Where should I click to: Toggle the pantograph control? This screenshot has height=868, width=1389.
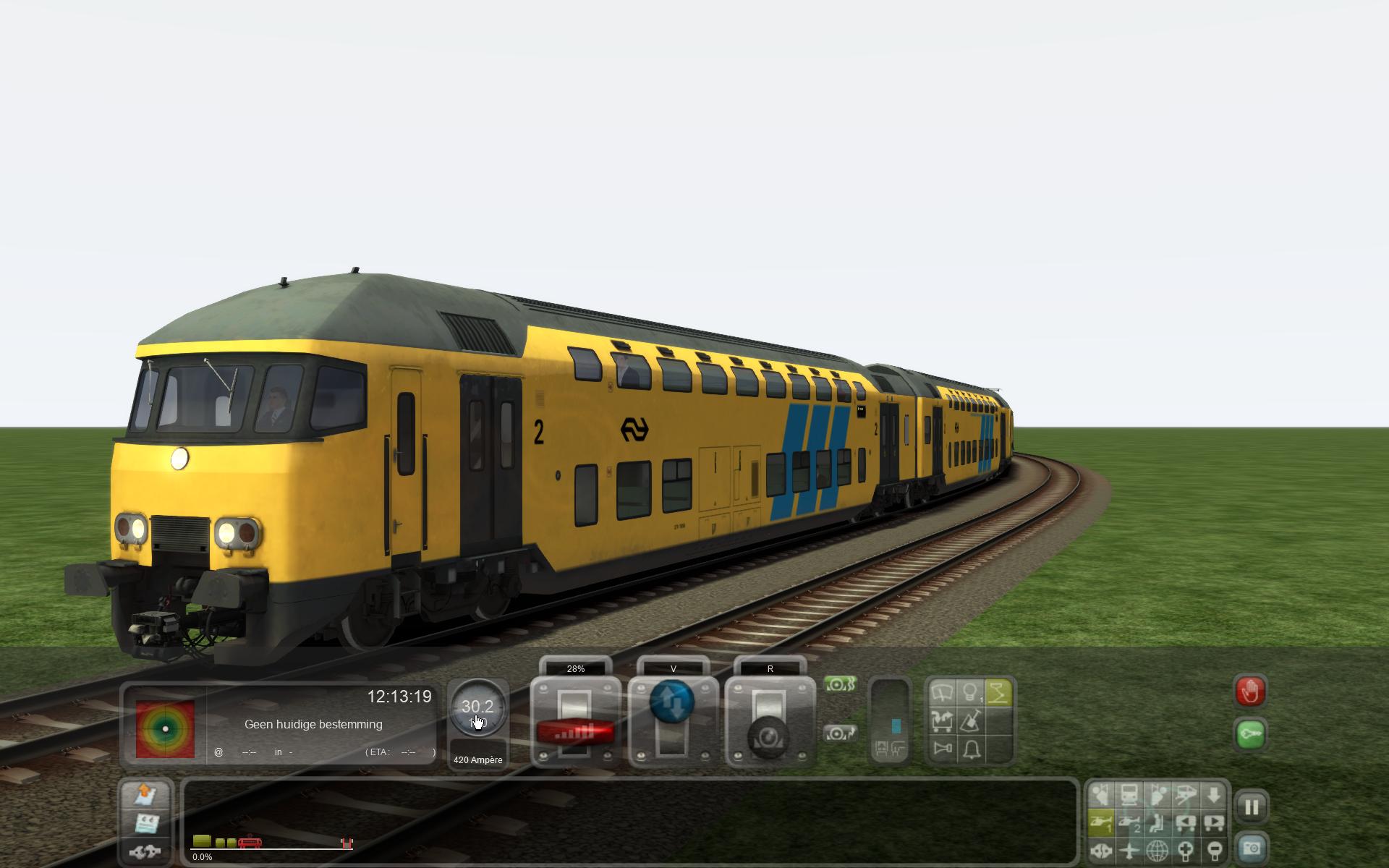[x=998, y=693]
